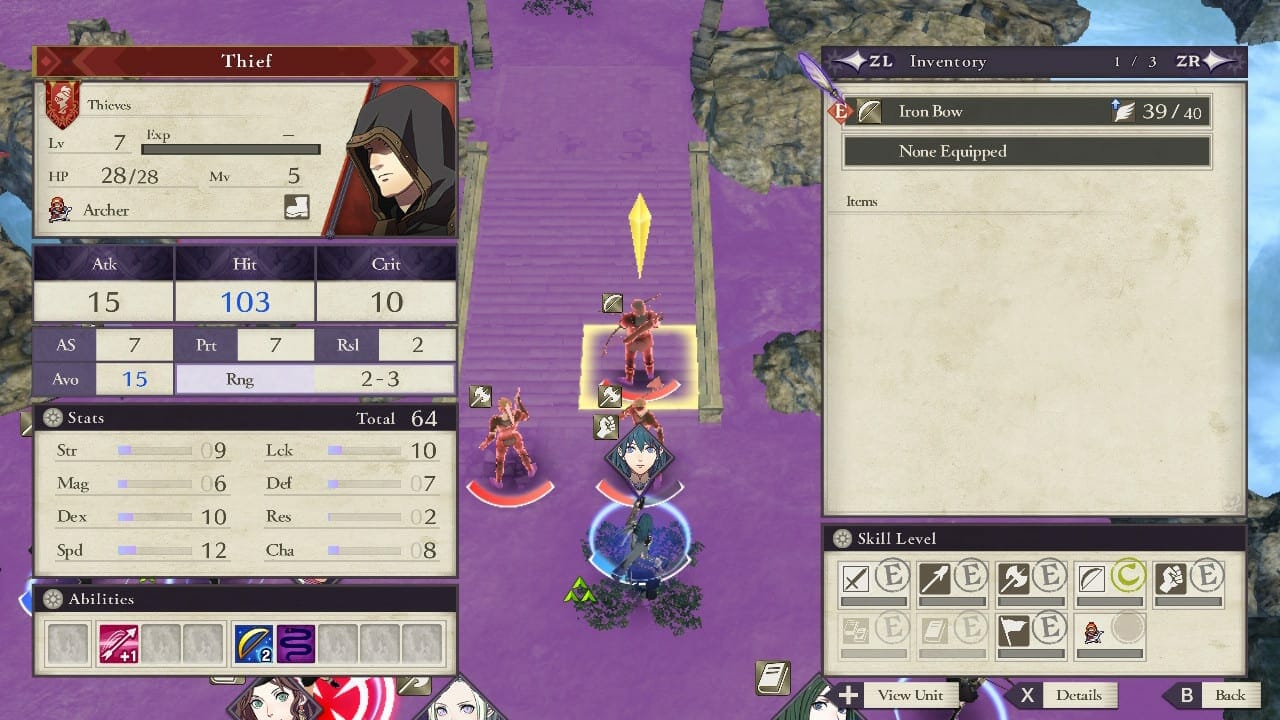
Task: Select the authority flag skill slot
Action: pos(1032,634)
